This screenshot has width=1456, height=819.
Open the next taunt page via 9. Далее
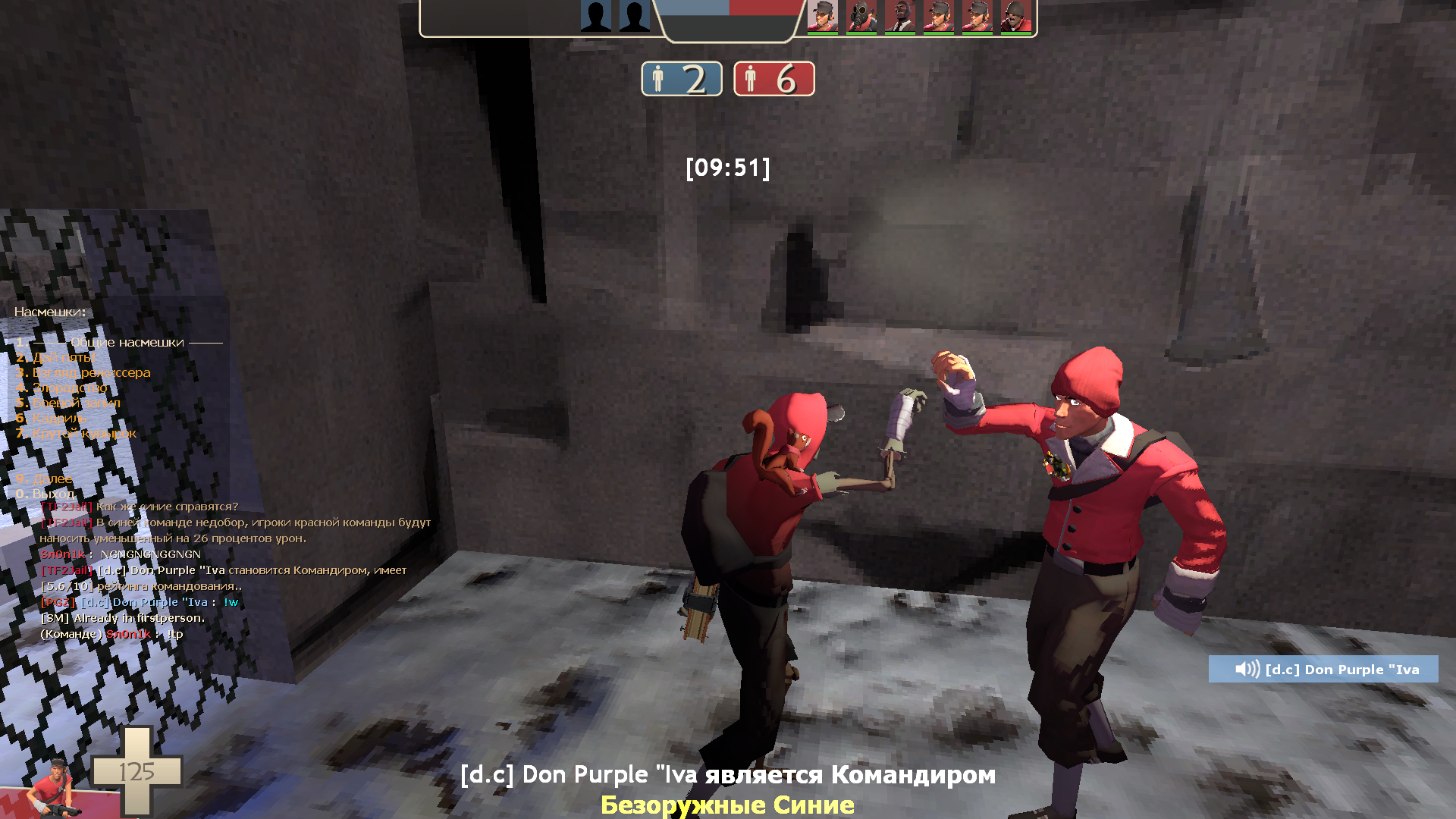click(x=44, y=479)
